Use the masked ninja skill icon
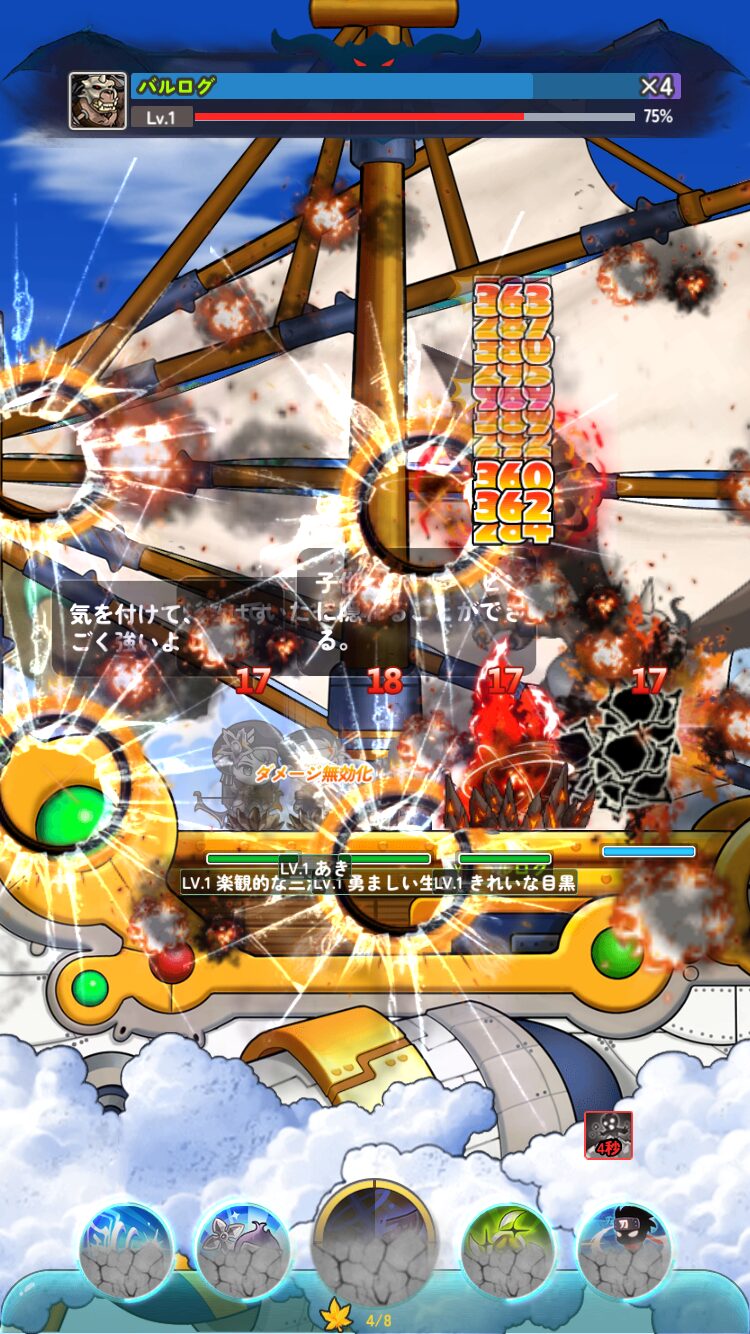 pyautogui.click(x=624, y=1251)
